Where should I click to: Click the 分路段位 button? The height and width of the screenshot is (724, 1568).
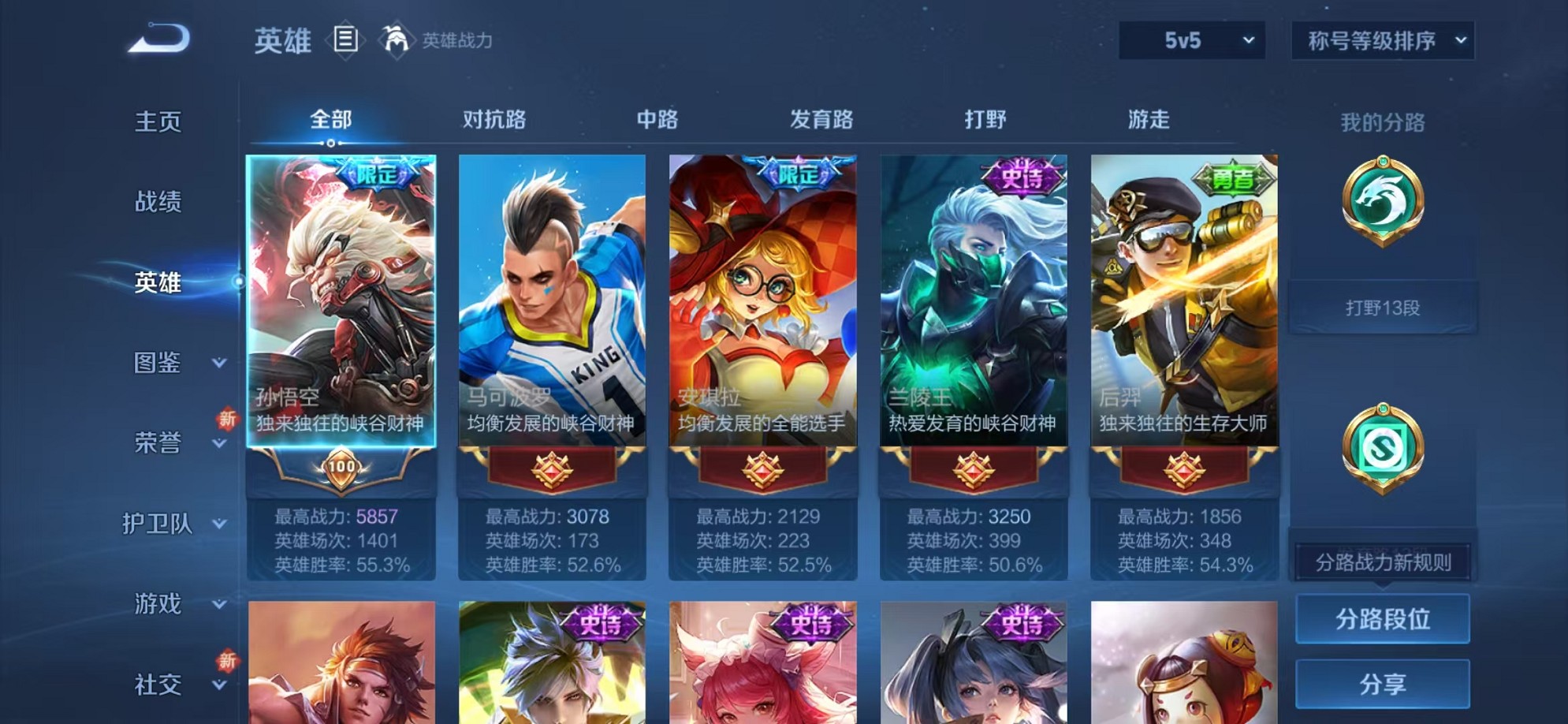point(1381,619)
